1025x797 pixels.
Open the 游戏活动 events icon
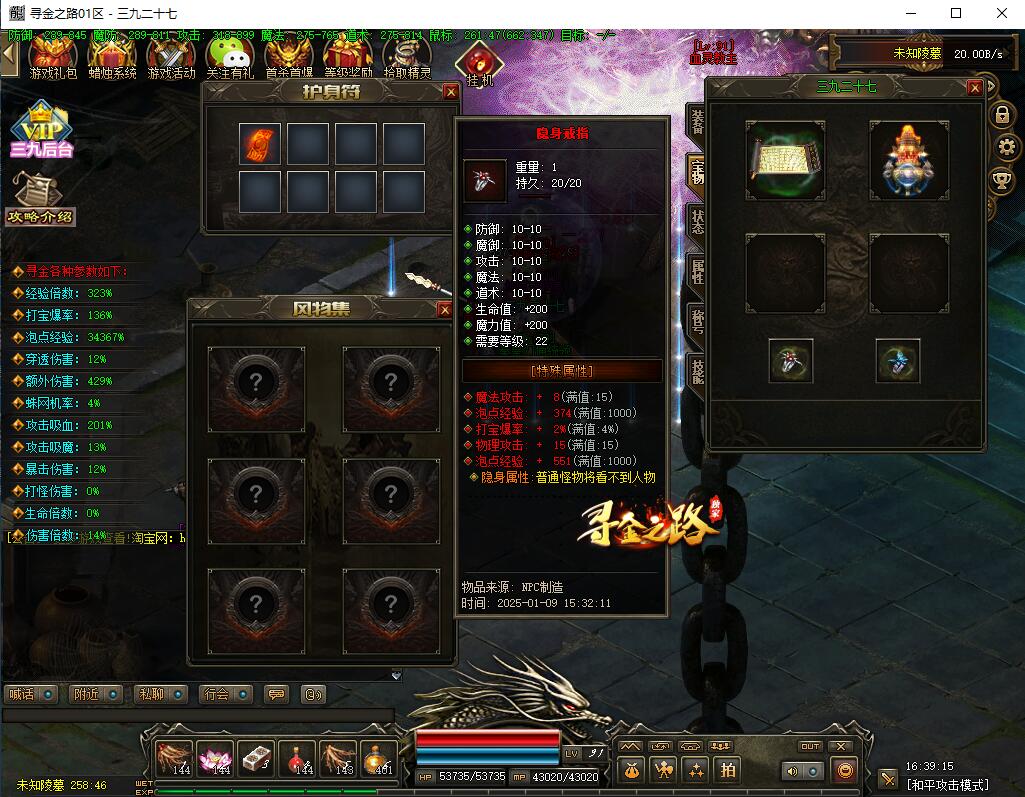tap(171, 58)
